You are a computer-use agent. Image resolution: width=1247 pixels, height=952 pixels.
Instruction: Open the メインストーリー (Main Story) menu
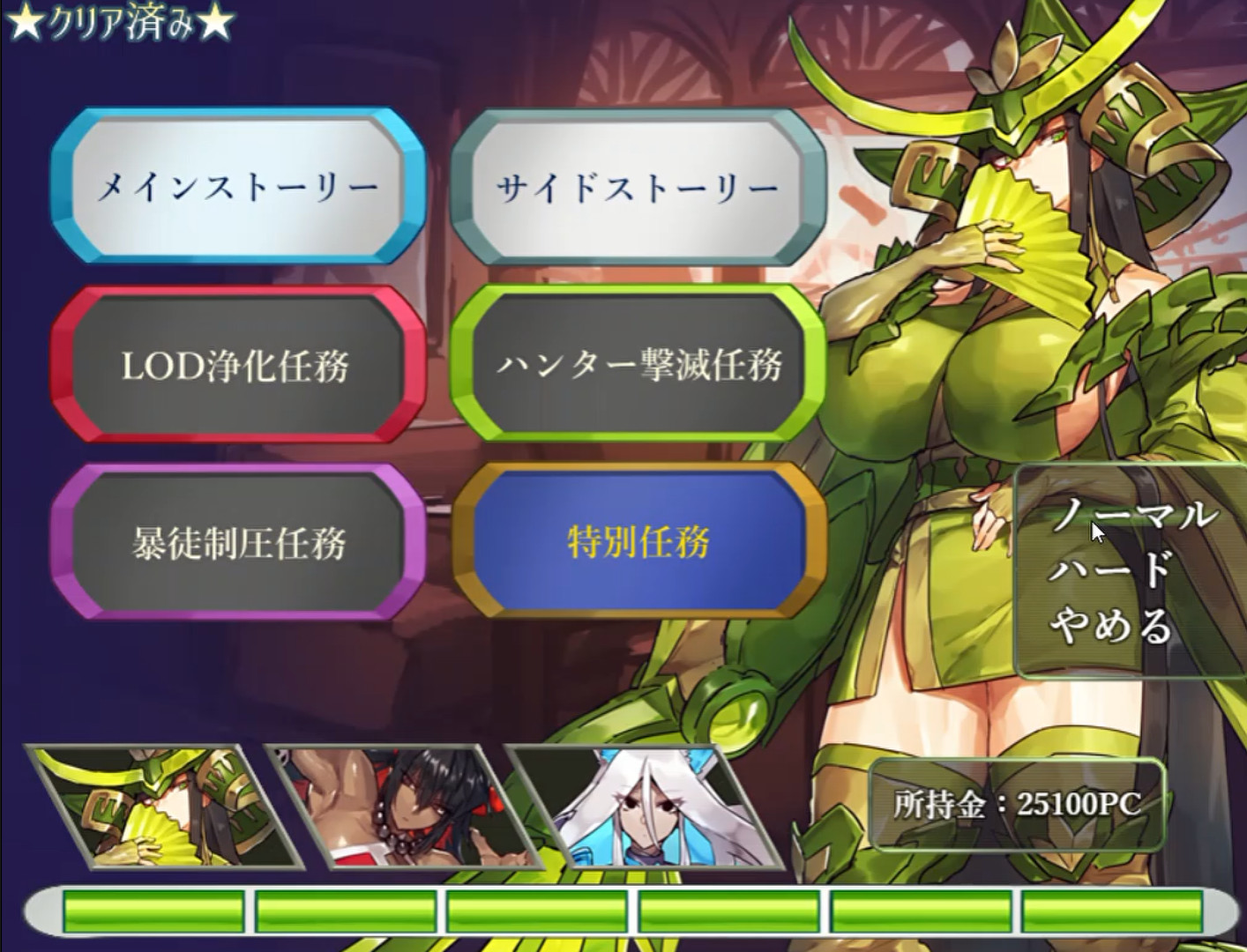pos(242,186)
